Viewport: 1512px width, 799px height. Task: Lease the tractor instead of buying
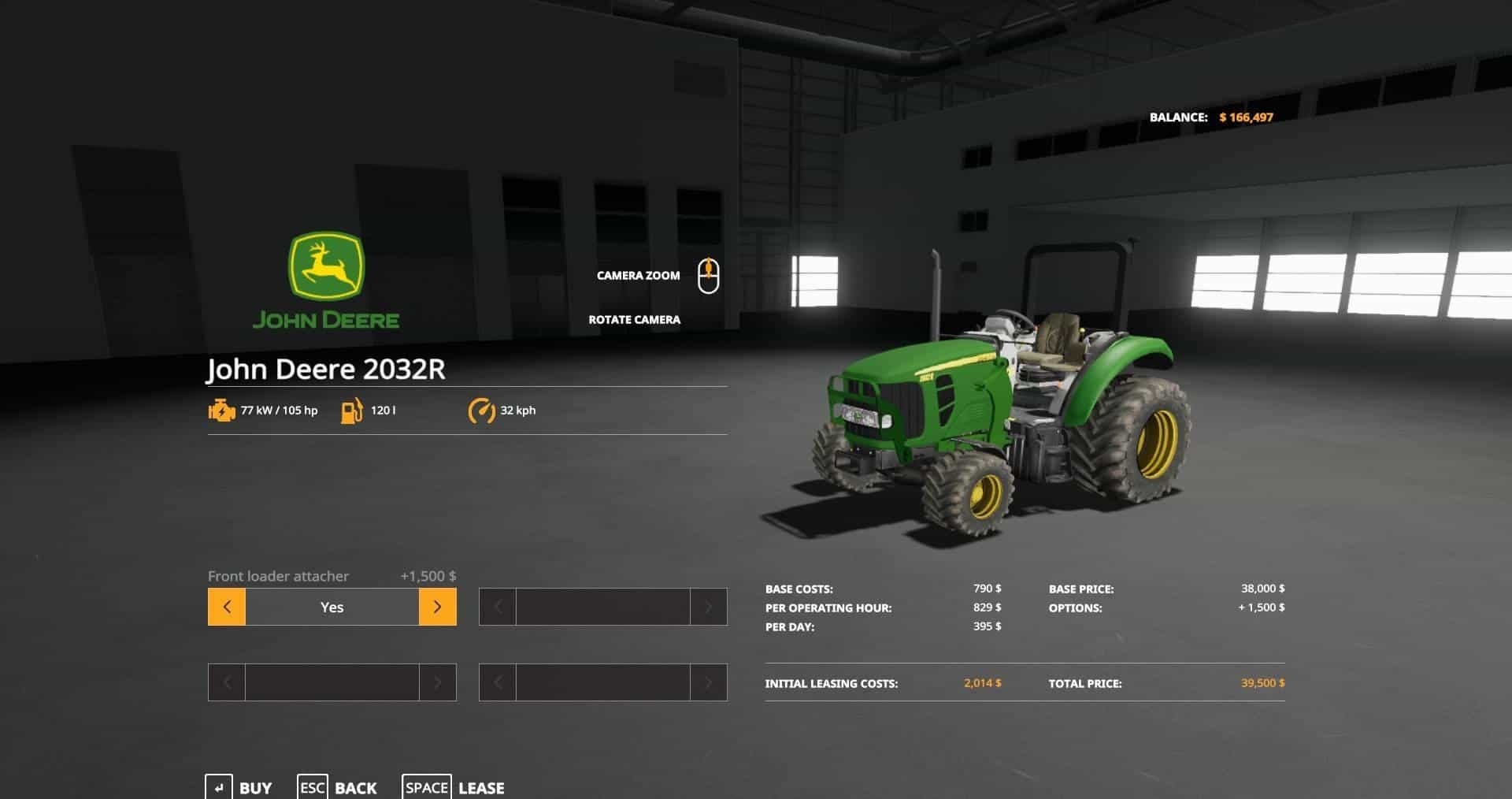[x=454, y=787]
